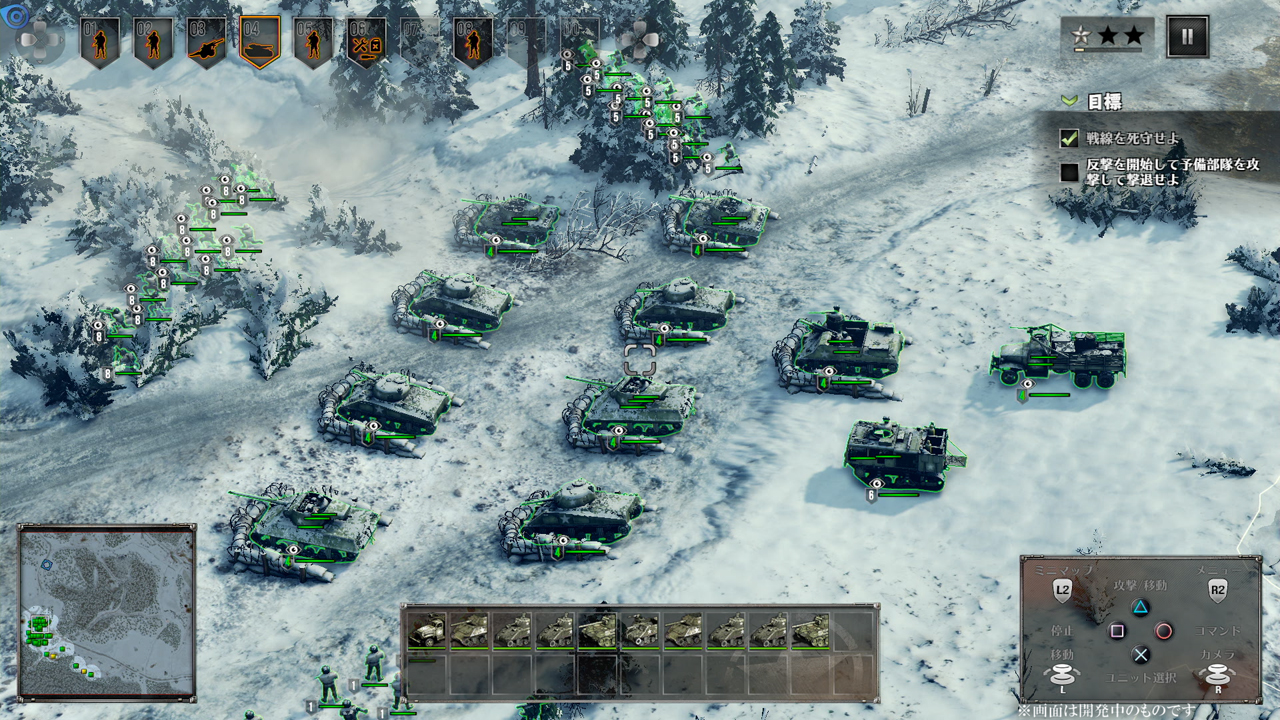The height and width of the screenshot is (720, 1280).
Task: Switch to infantry group 05
Action: click(313, 42)
